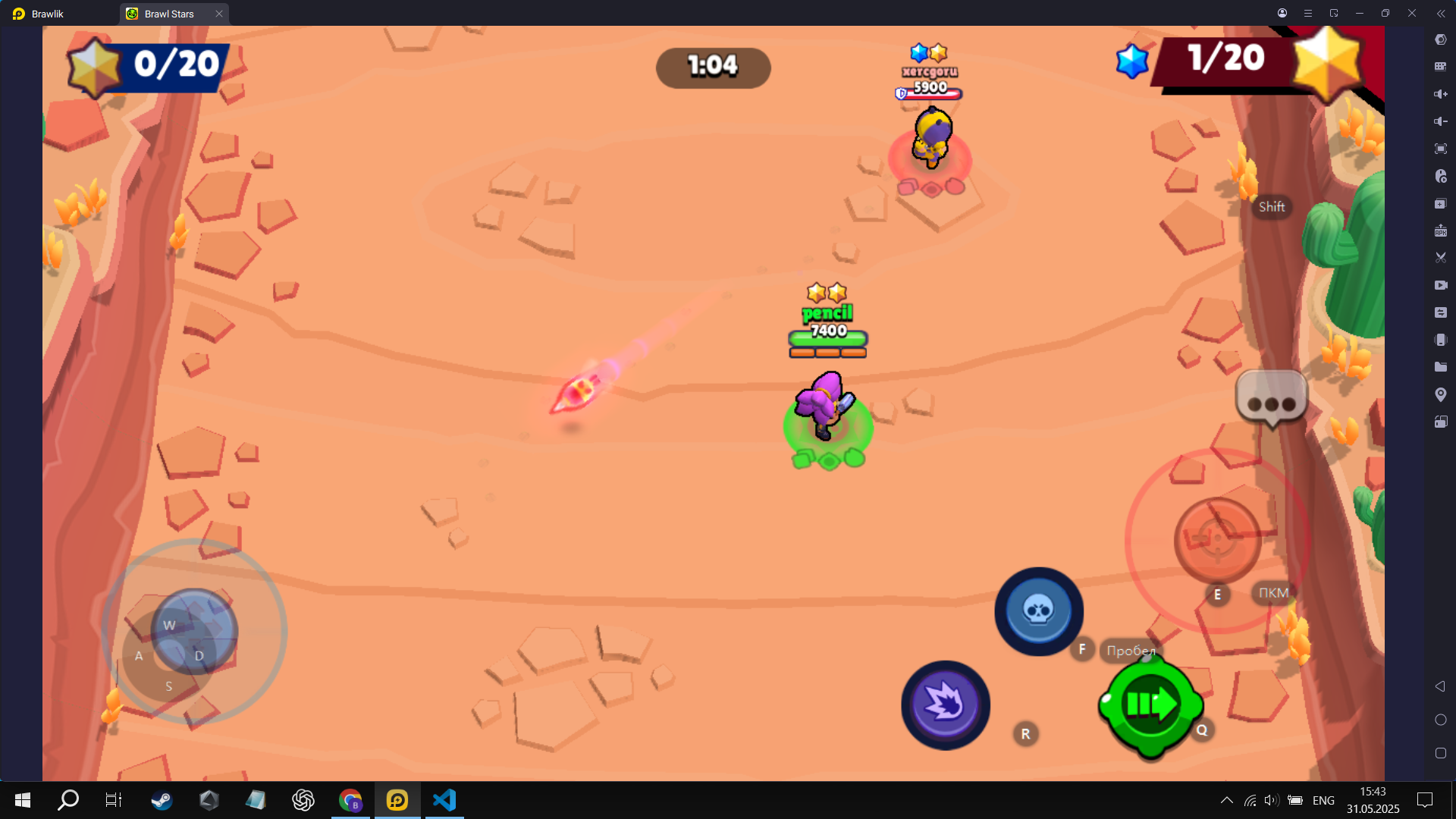This screenshot has width=1456, height=819.
Task: Trigger the purple gadget R button
Action: point(946,704)
